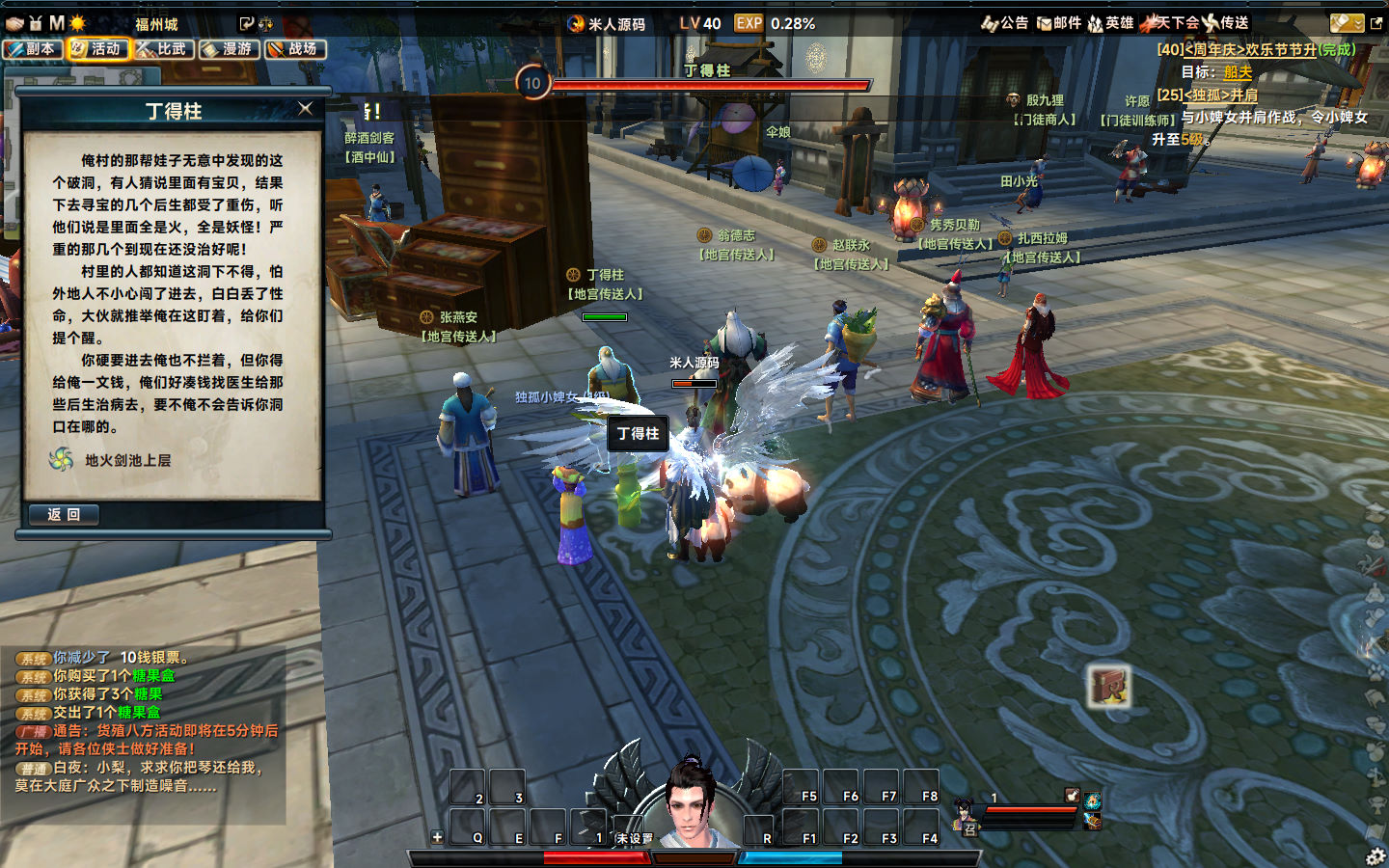Close the 丁得柱 dialogue window
Image resolution: width=1389 pixels, height=868 pixels.
[x=306, y=109]
